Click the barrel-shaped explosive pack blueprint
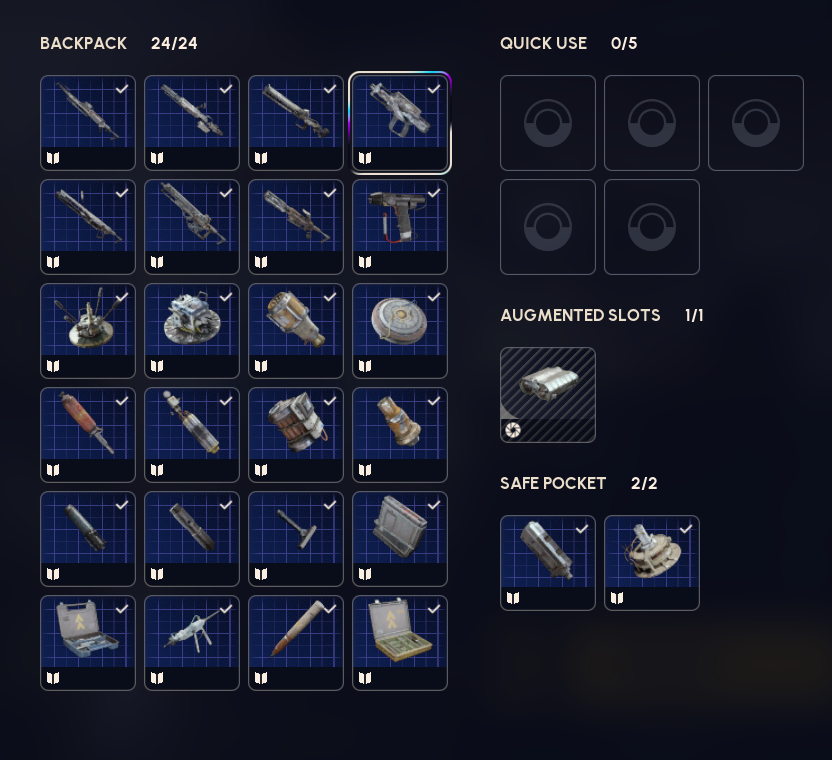 pyautogui.click(x=296, y=434)
